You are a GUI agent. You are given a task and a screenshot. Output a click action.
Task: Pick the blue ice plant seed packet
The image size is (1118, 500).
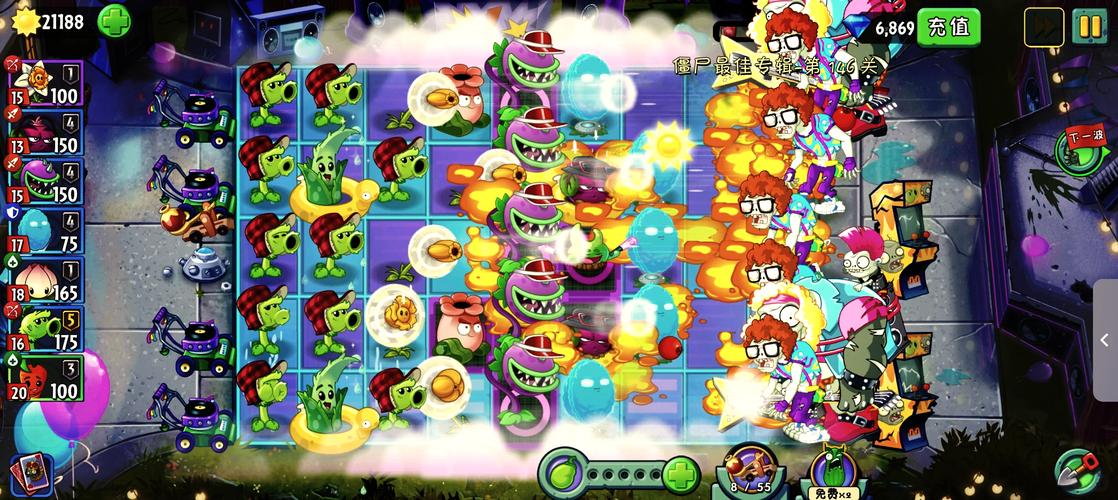pyautogui.click(x=45, y=229)
